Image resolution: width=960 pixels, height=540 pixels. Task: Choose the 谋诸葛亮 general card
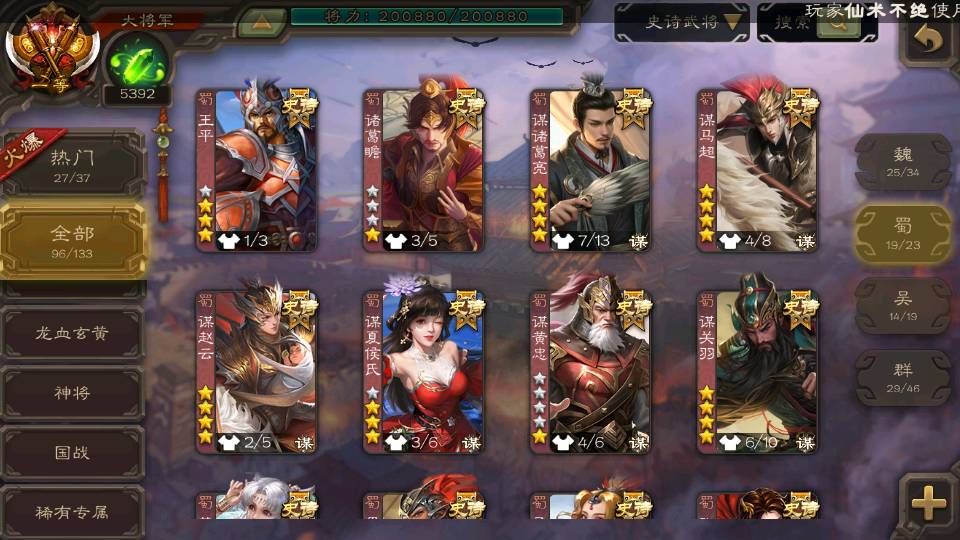(591, 170)
